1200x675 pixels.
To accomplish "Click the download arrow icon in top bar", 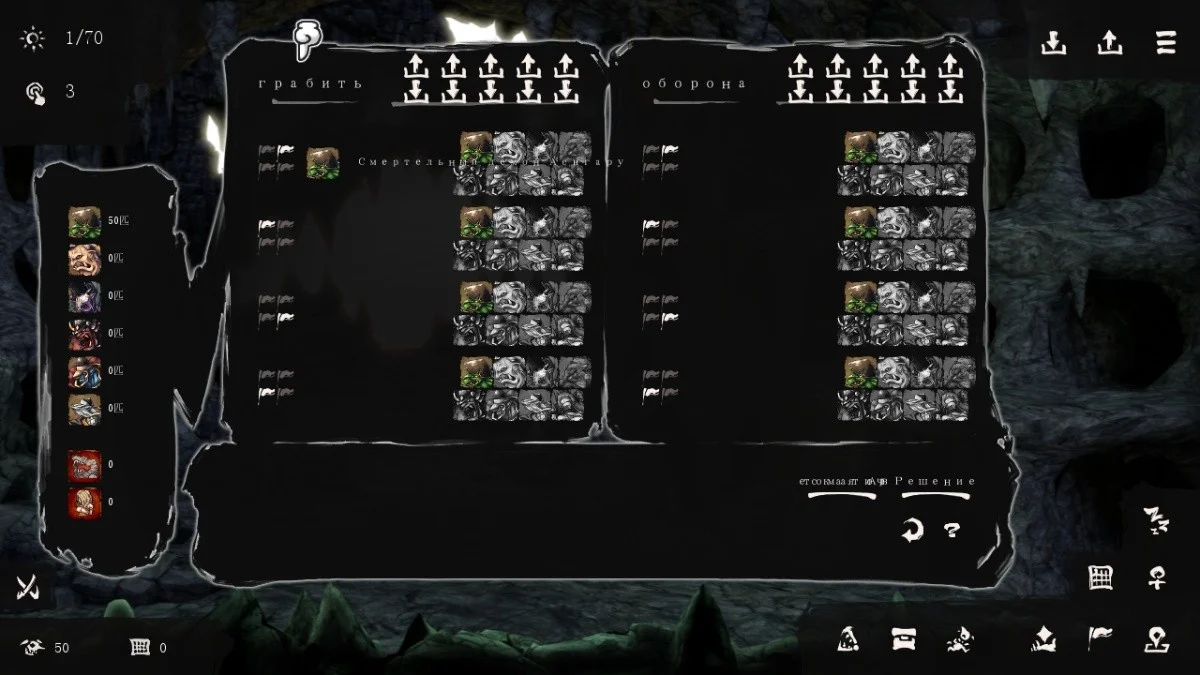I will point(1053,43).
